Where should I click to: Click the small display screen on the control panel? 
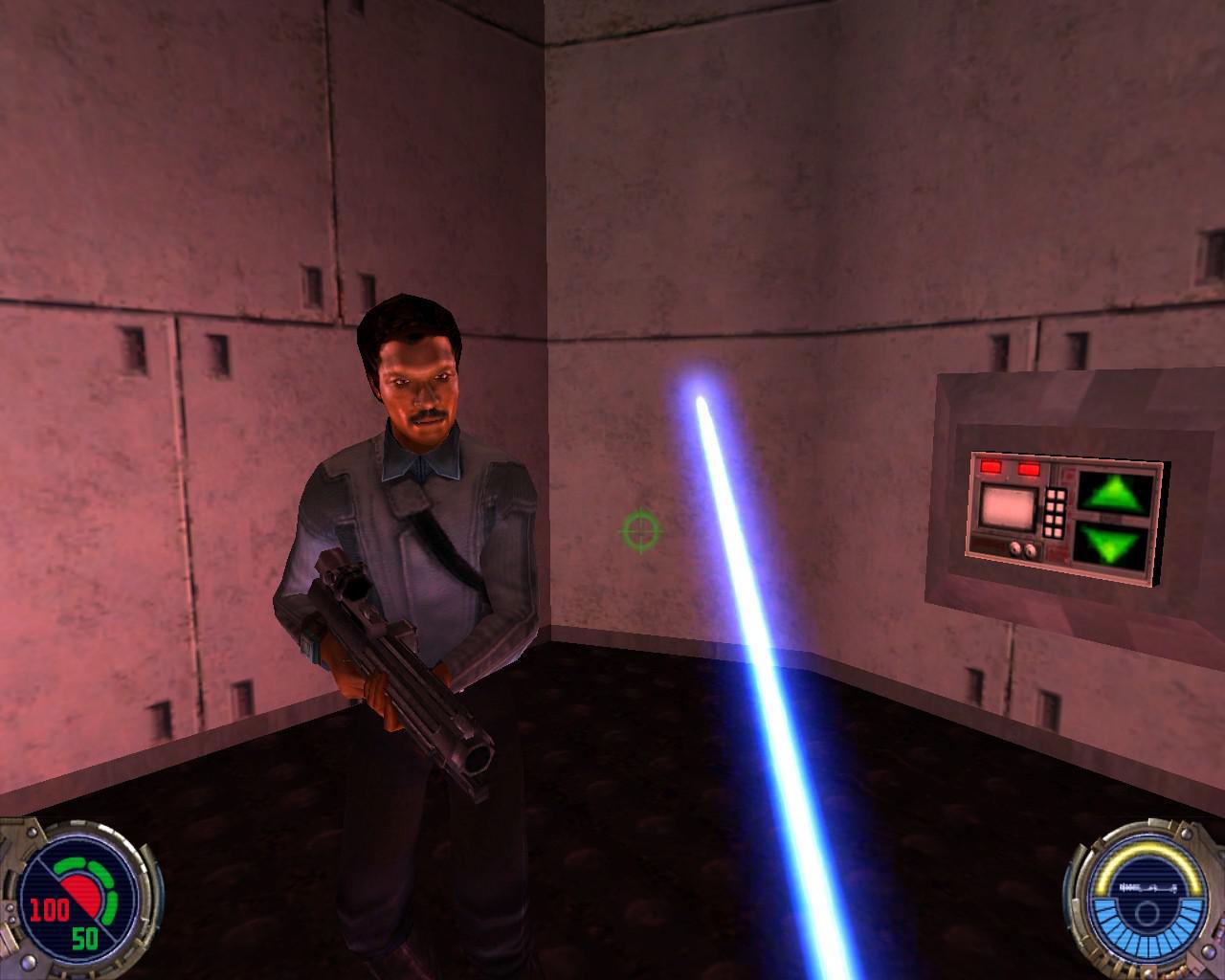[x=1008, y=507]
